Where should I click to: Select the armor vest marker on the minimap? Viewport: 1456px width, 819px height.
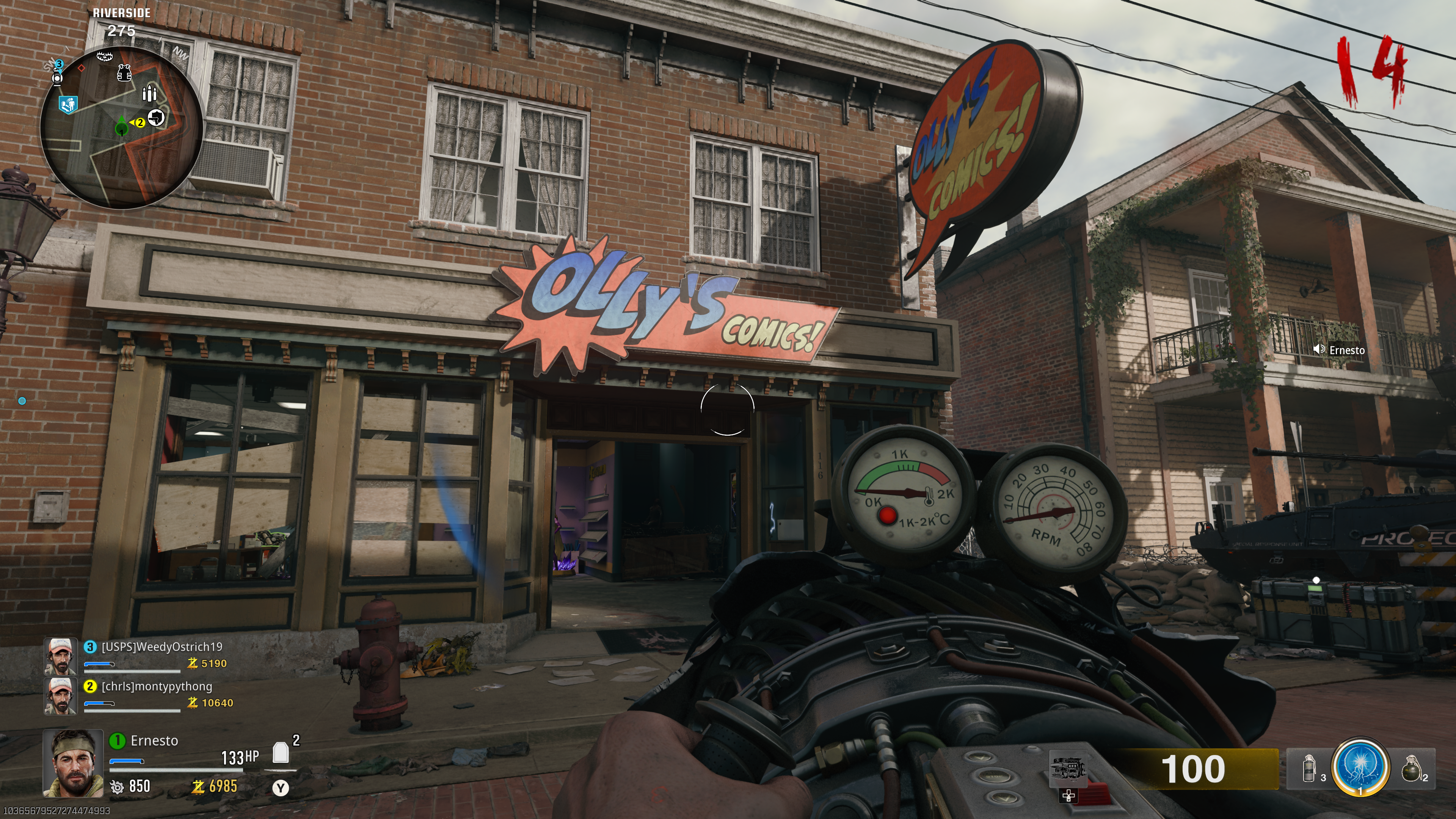pyautogui.click(x=124, y=73)
